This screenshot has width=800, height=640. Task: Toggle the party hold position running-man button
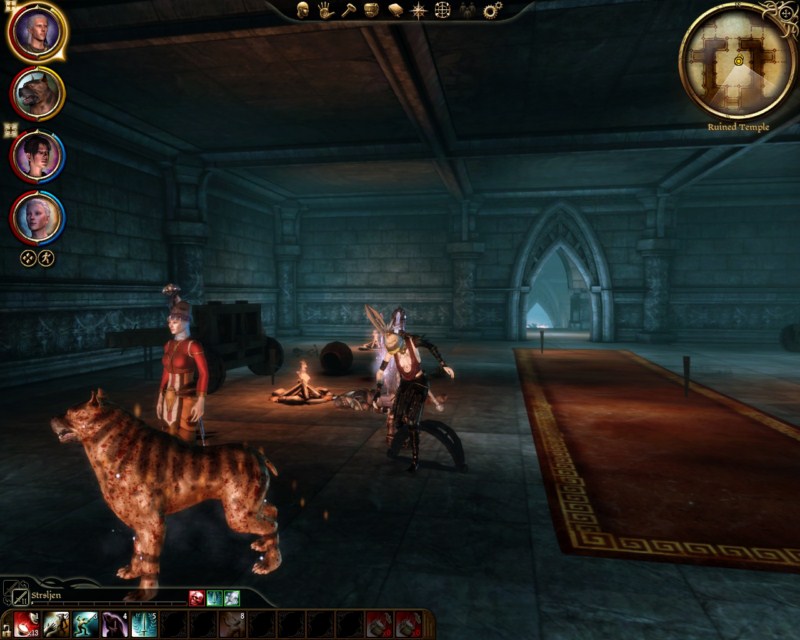[46, 257]
